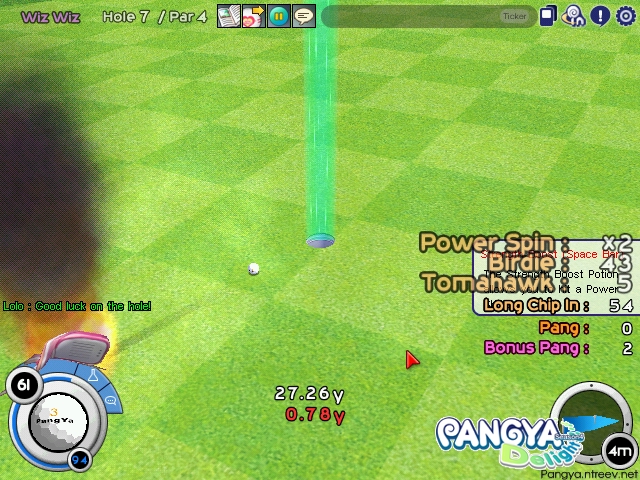Open the scorecard book icon
This screenshot has width=640, height=480.
pyautogui.click(x=229, y=16)
